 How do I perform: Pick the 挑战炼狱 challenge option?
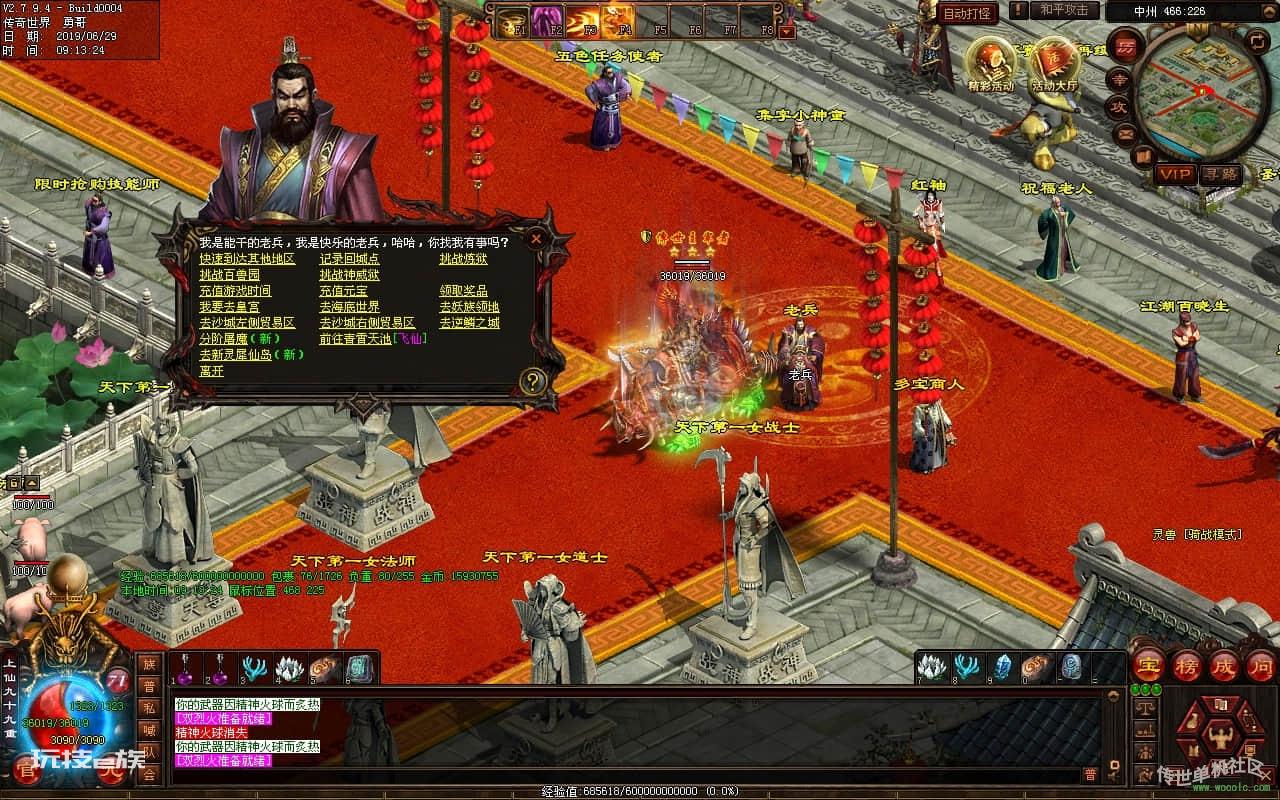[463, 259]
